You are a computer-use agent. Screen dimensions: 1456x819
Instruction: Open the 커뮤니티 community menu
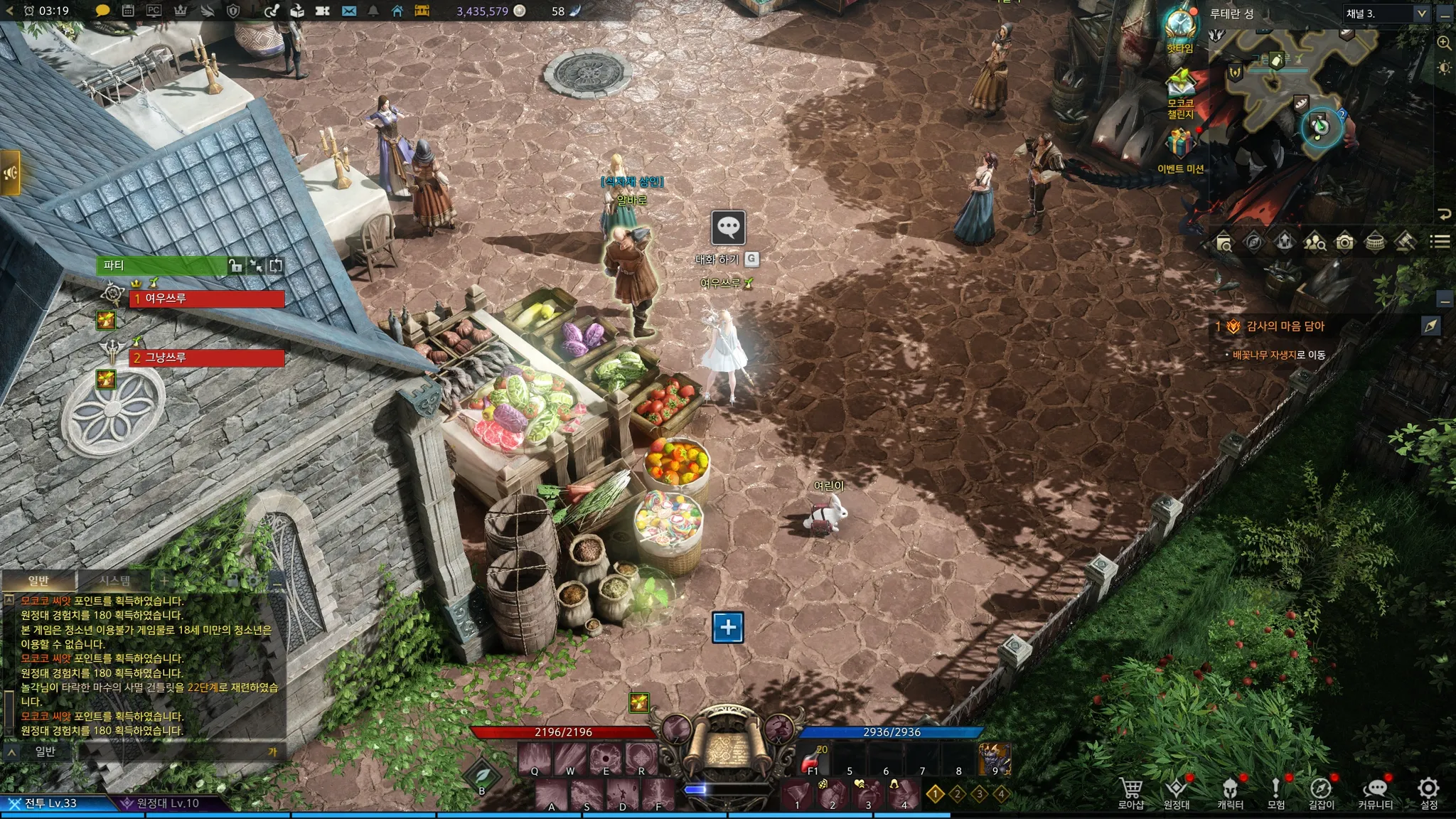(x=1376, y=792)
